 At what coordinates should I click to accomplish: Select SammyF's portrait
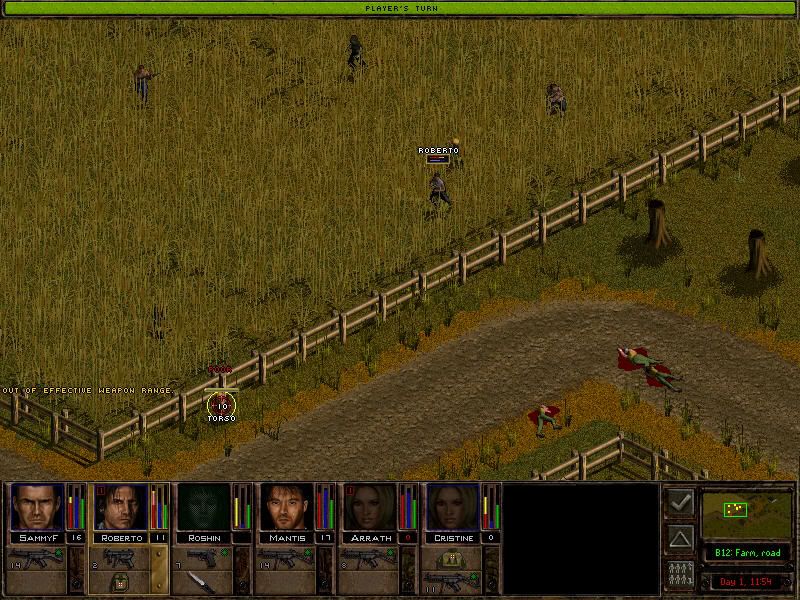pyautogui.click(x=37, y=507)
